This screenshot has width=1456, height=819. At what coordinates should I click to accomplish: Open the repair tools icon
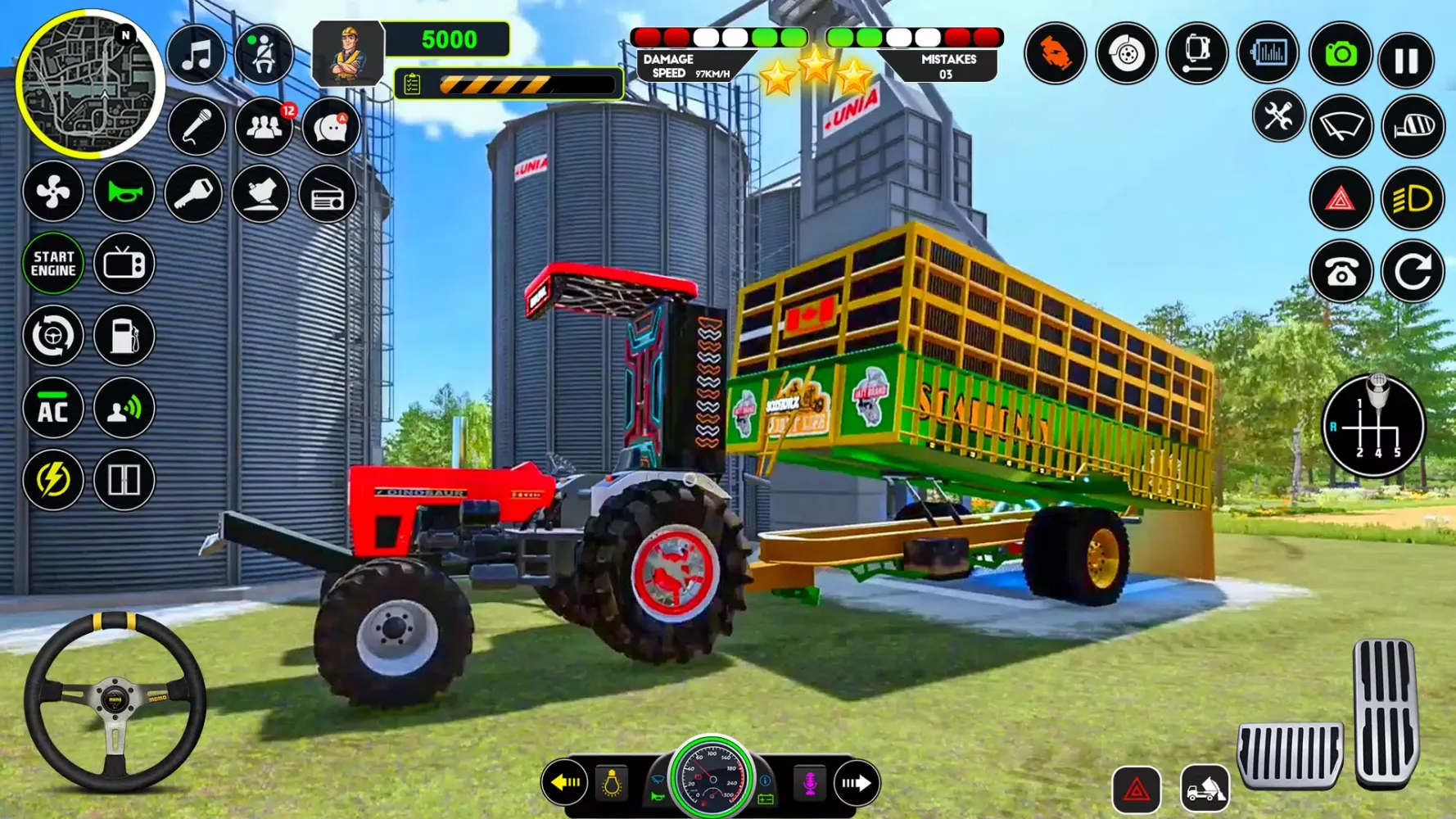(1277, 116)
